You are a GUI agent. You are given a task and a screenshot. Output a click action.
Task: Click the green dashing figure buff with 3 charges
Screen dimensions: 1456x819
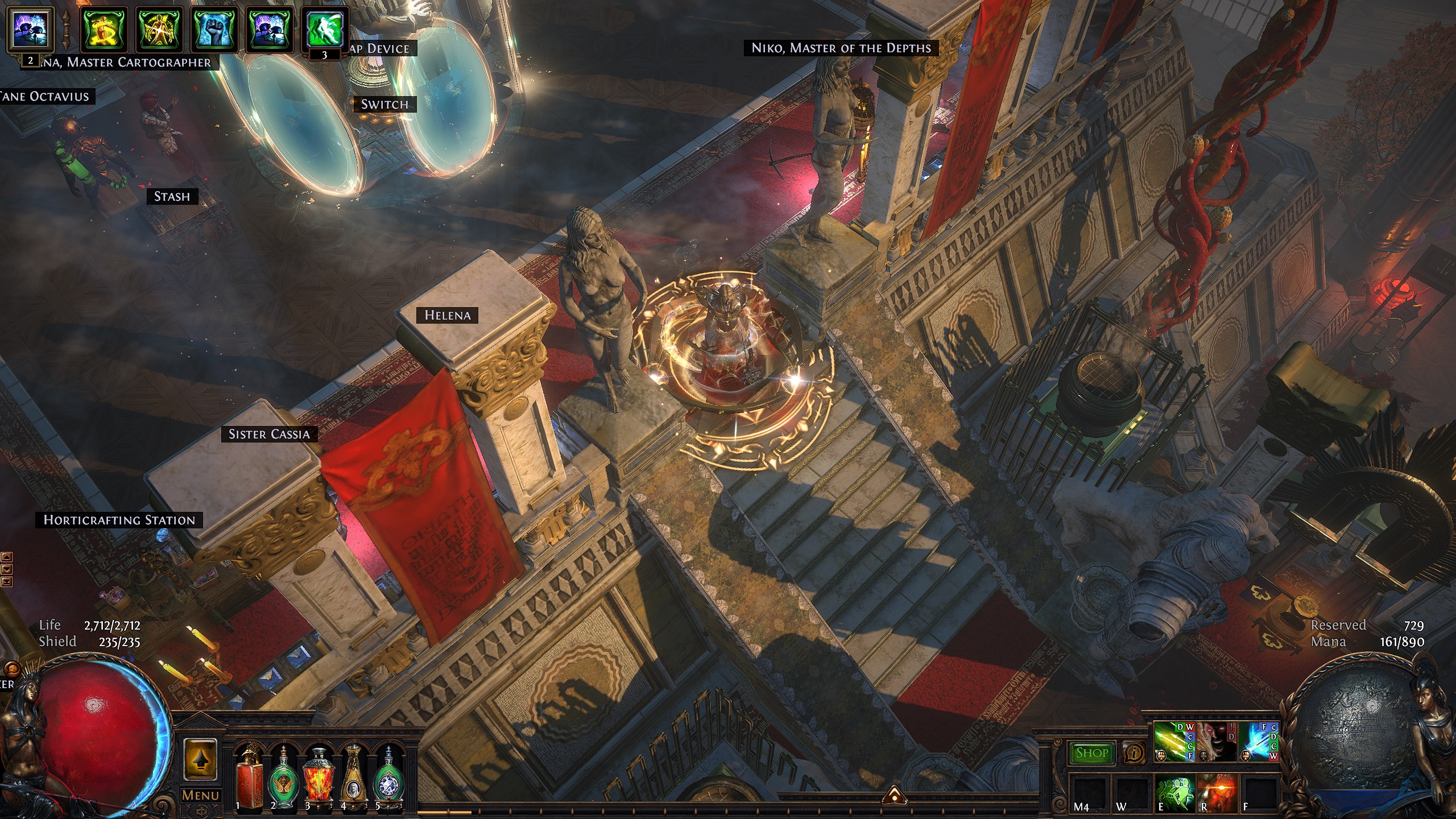click(324, 30)
